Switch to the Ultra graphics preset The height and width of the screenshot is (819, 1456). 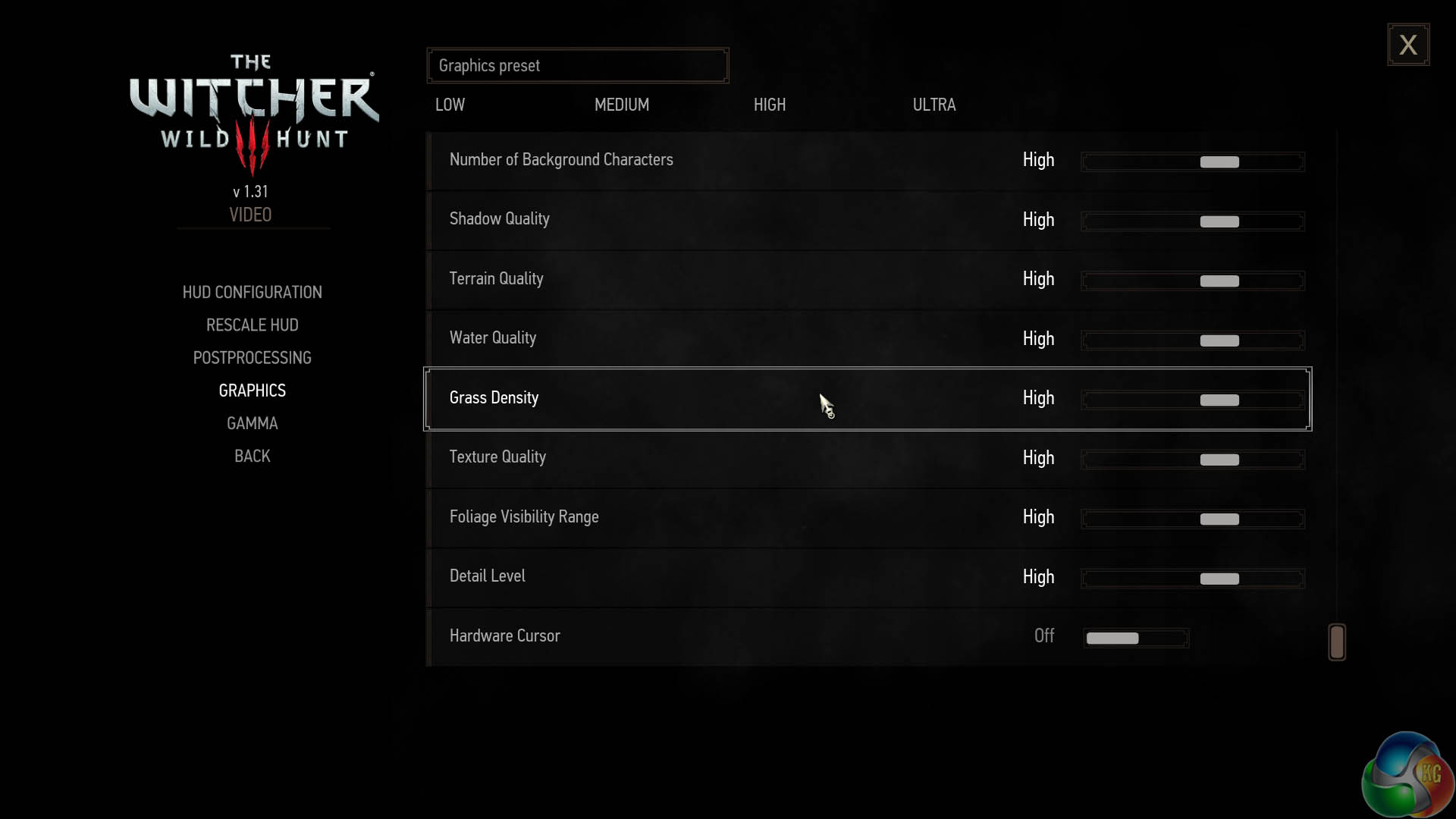point(934,105)
